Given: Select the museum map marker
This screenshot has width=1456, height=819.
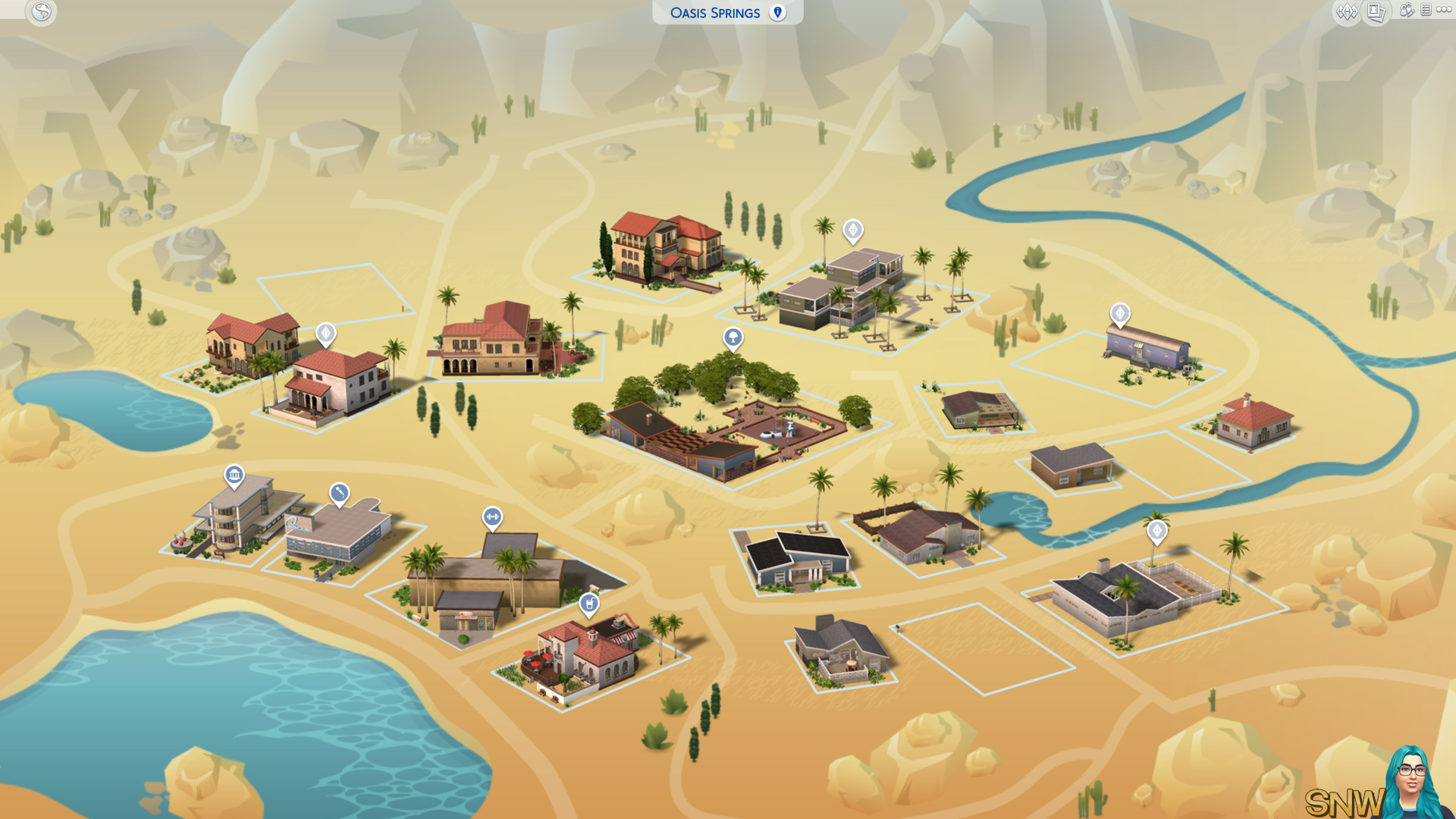Looking at the screenshot, I should point(234,475).
